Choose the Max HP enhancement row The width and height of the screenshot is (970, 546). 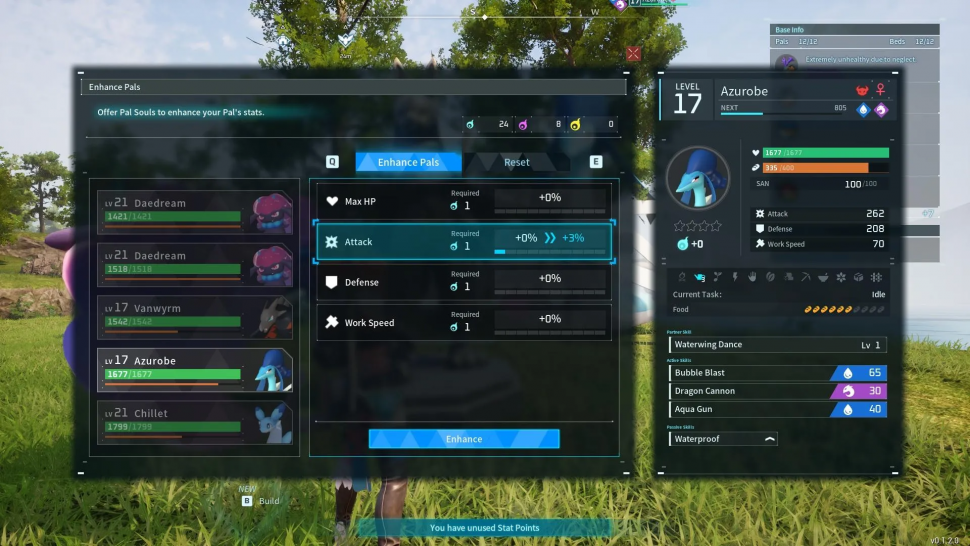464,201
